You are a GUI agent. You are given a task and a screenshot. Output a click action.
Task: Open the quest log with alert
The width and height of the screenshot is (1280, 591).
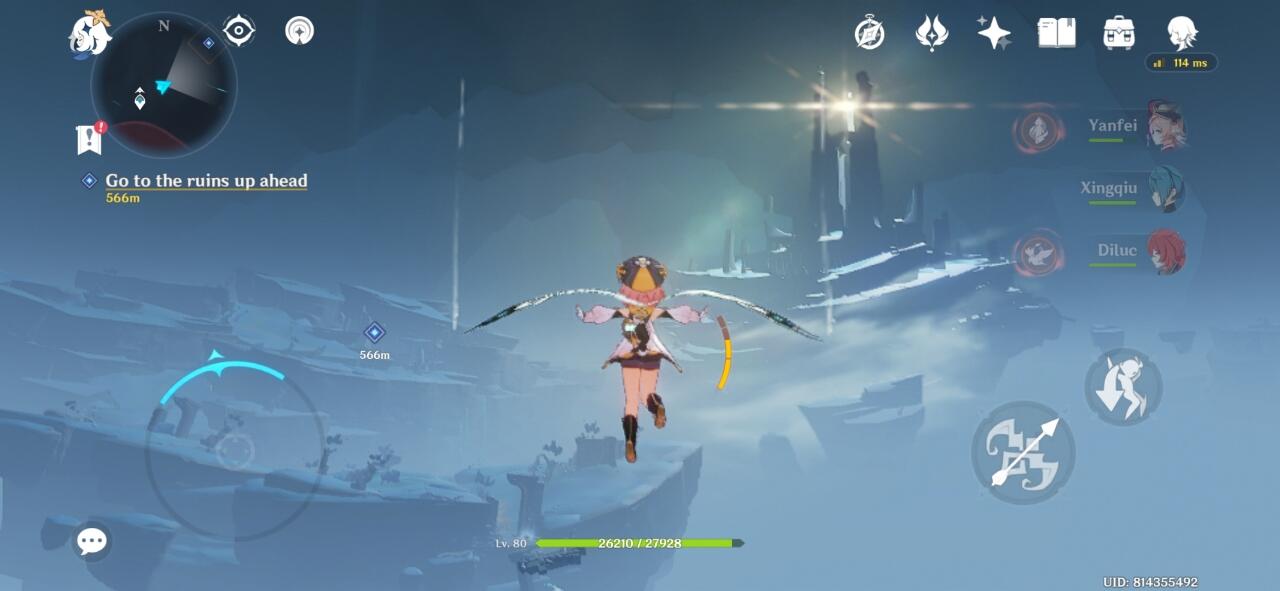click(89, 139)
